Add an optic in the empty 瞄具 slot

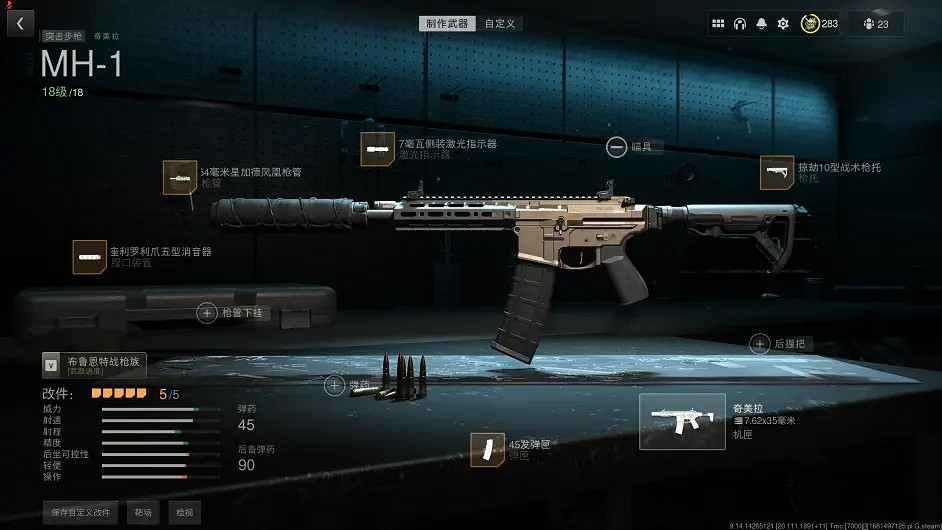[616, 147]
